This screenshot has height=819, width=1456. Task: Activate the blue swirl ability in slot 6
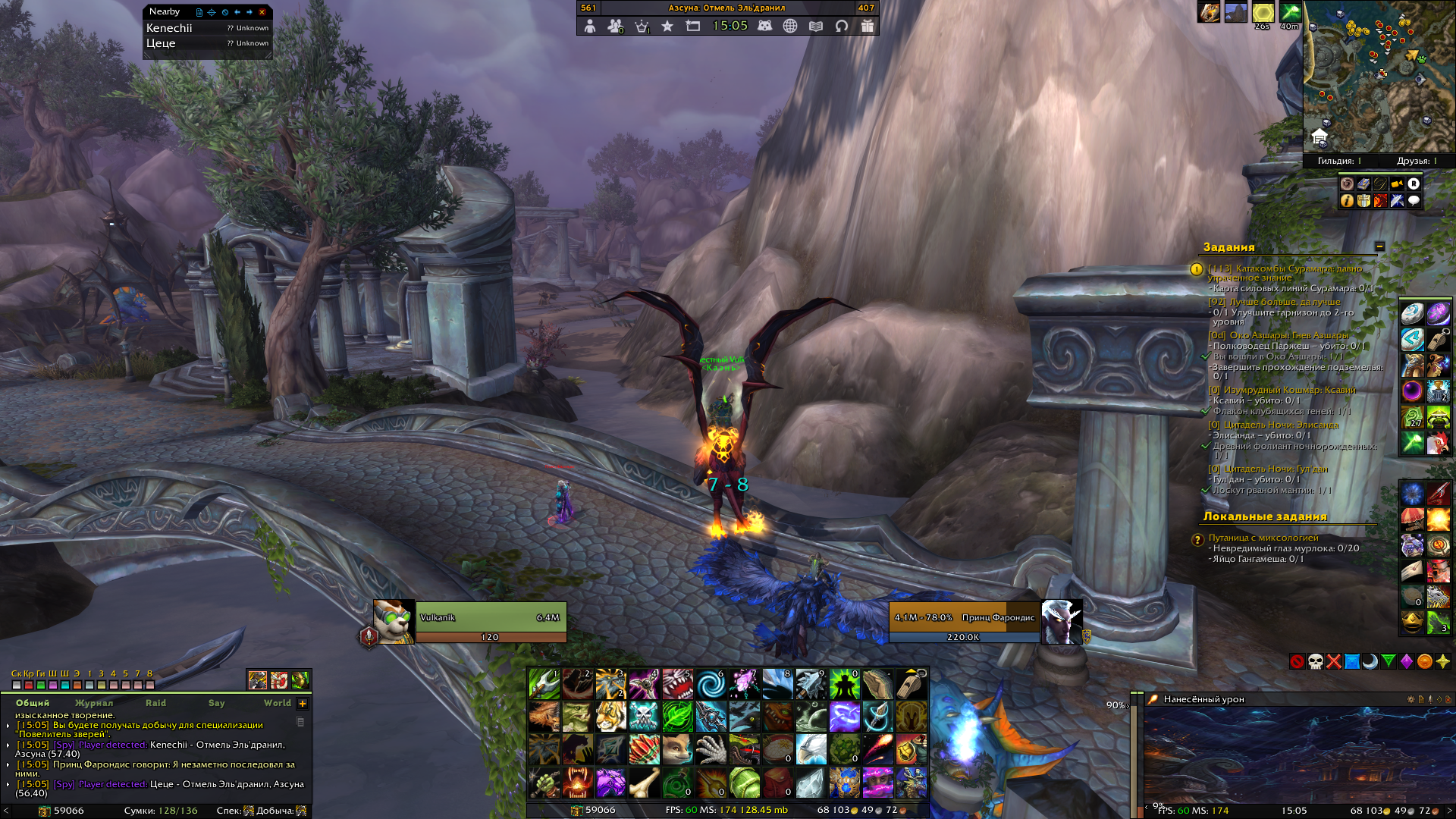[711, 684]
